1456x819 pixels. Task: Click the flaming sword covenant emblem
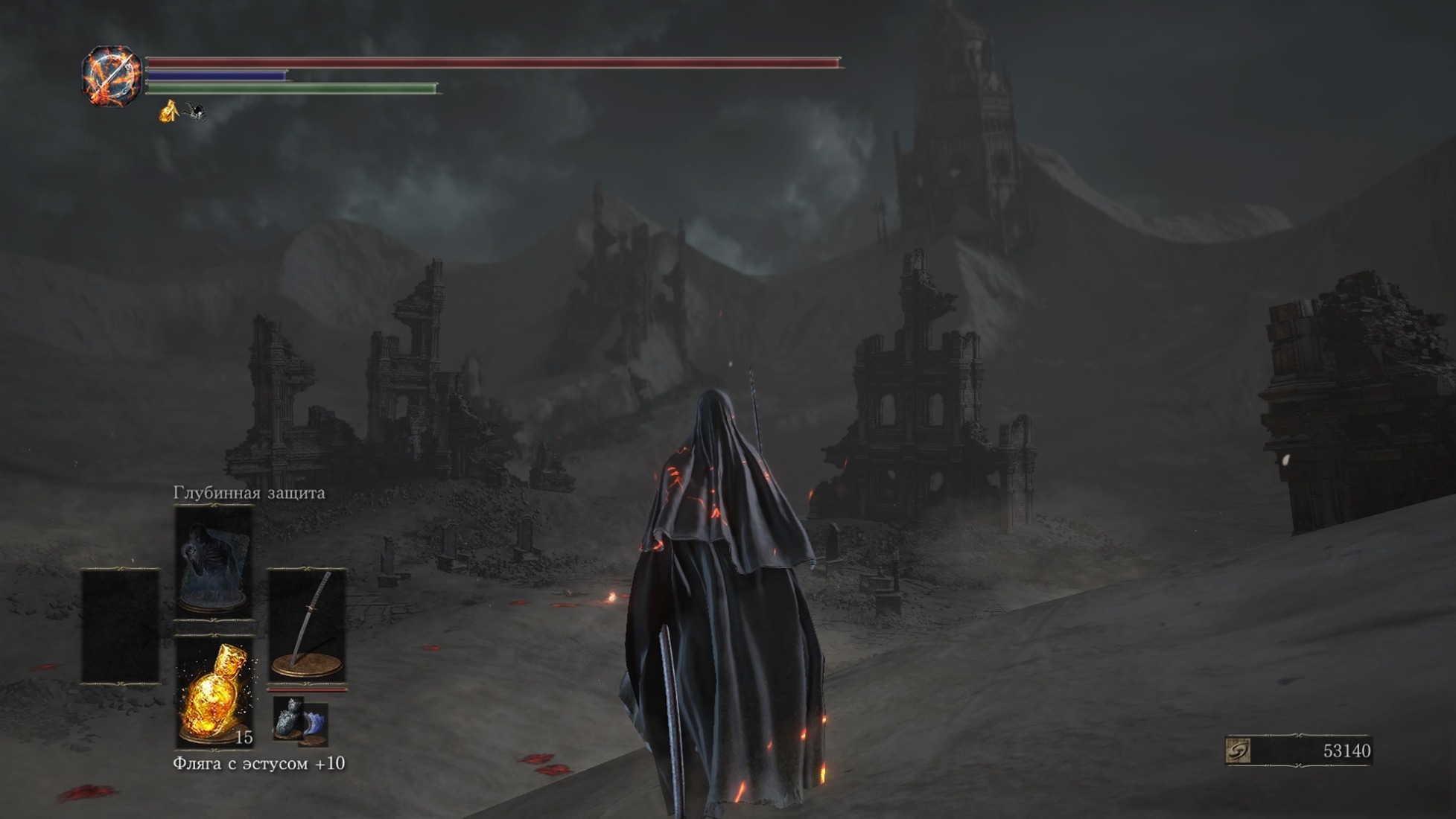(x=112, y=75)
